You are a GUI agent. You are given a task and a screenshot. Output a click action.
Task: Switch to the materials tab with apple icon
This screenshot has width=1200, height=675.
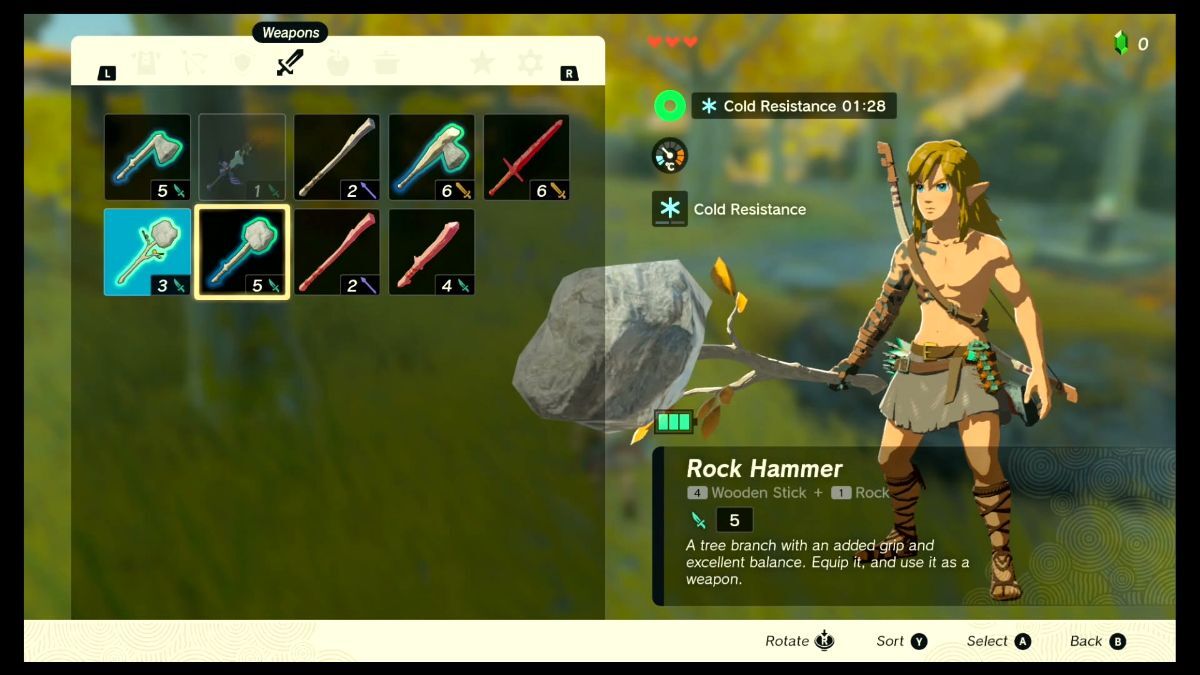(x=338, y=64)
